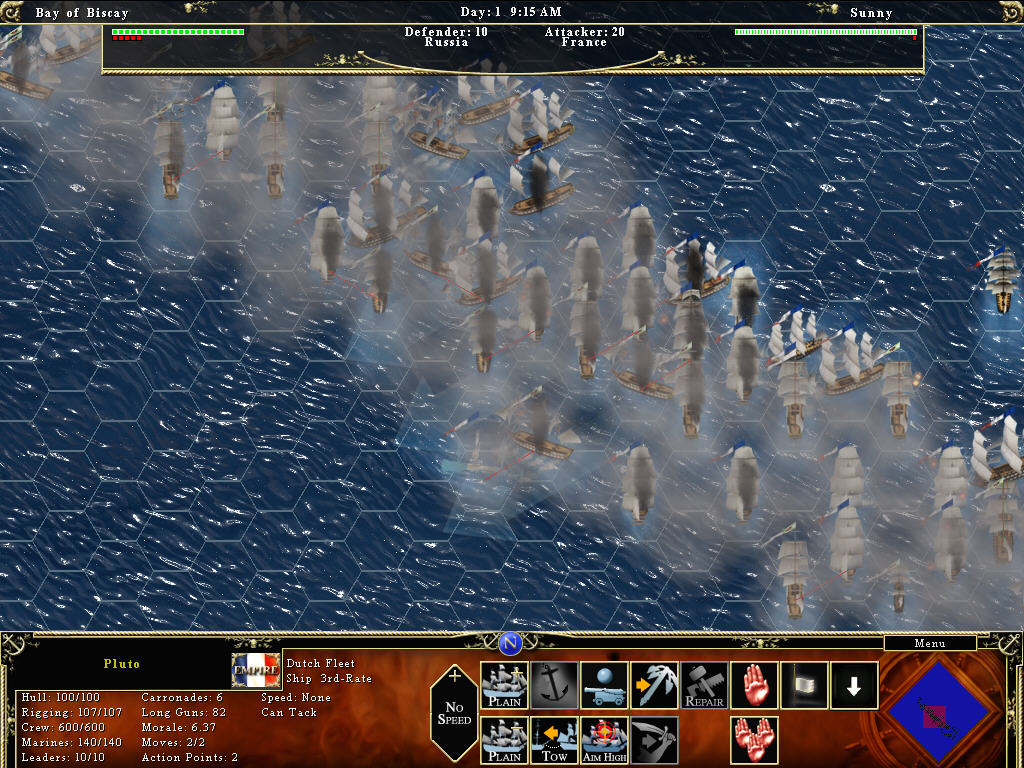Toggle the Aim High targeting button

604,740
